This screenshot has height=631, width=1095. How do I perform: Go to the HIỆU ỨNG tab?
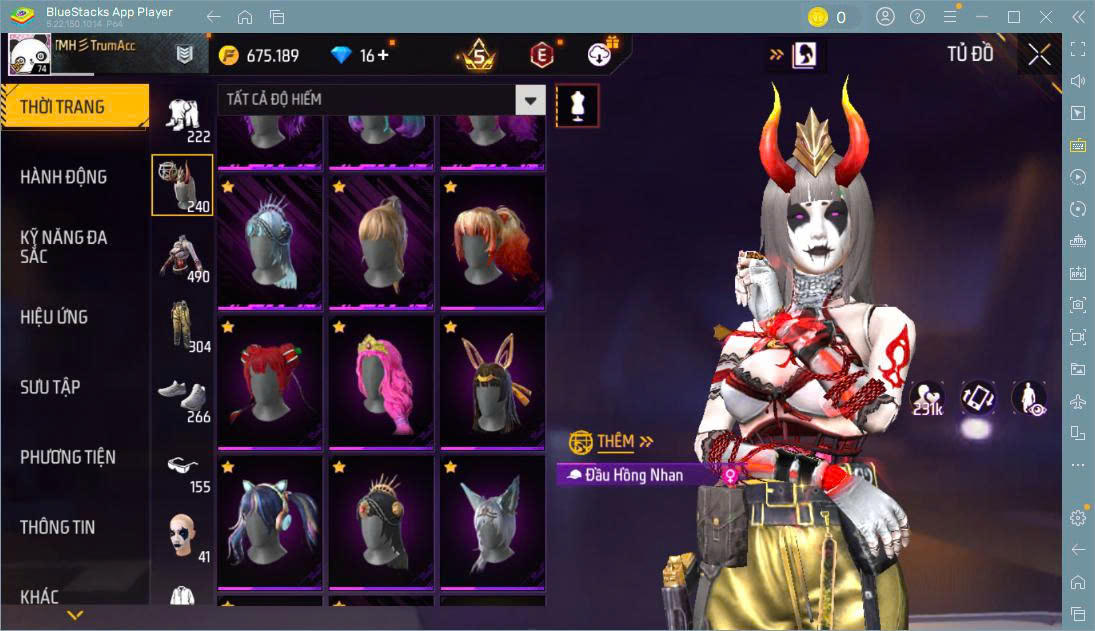pyautogui.click(x=55, y=317)
